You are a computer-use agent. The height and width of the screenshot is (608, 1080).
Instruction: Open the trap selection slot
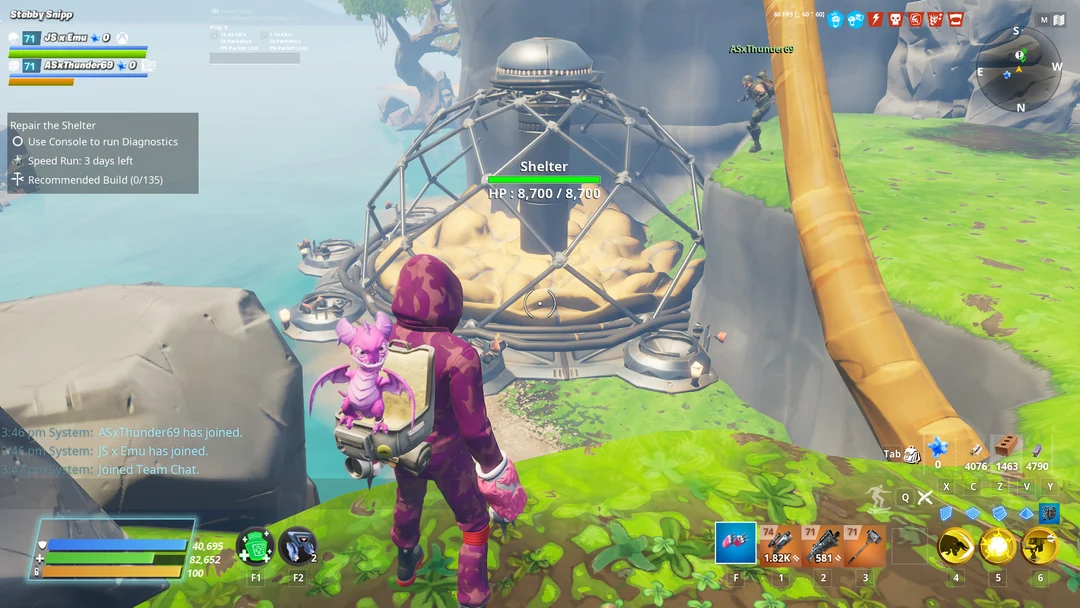[1048, 513]
